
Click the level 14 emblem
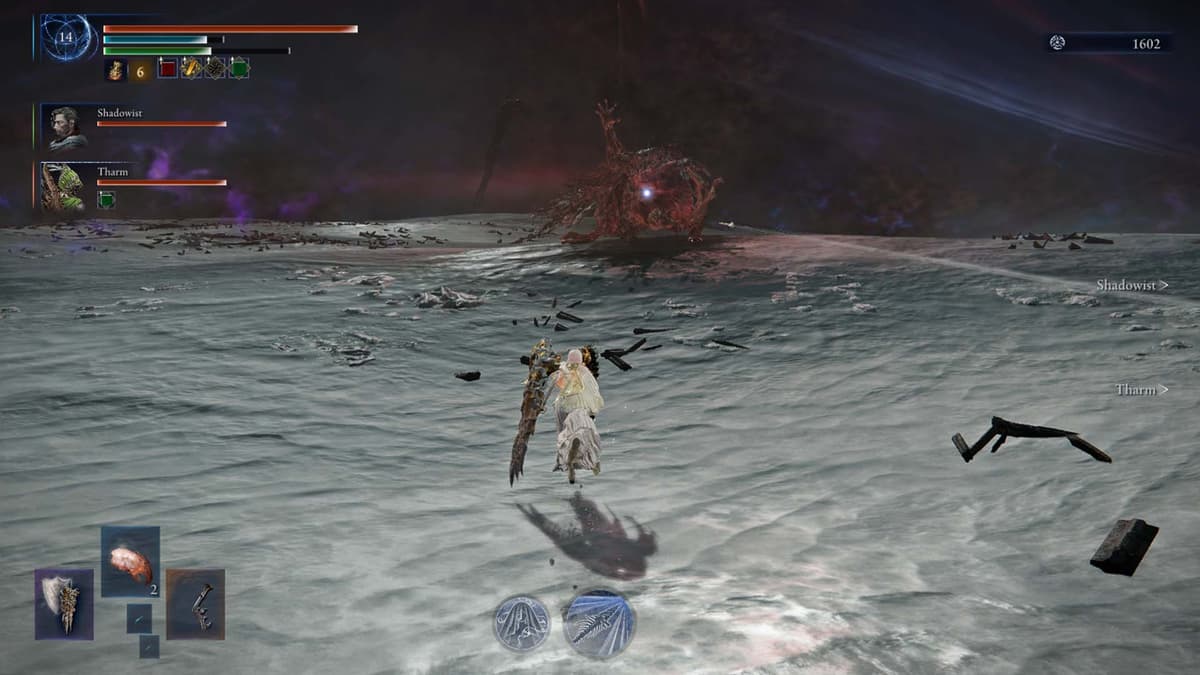(x=66, y=38)
